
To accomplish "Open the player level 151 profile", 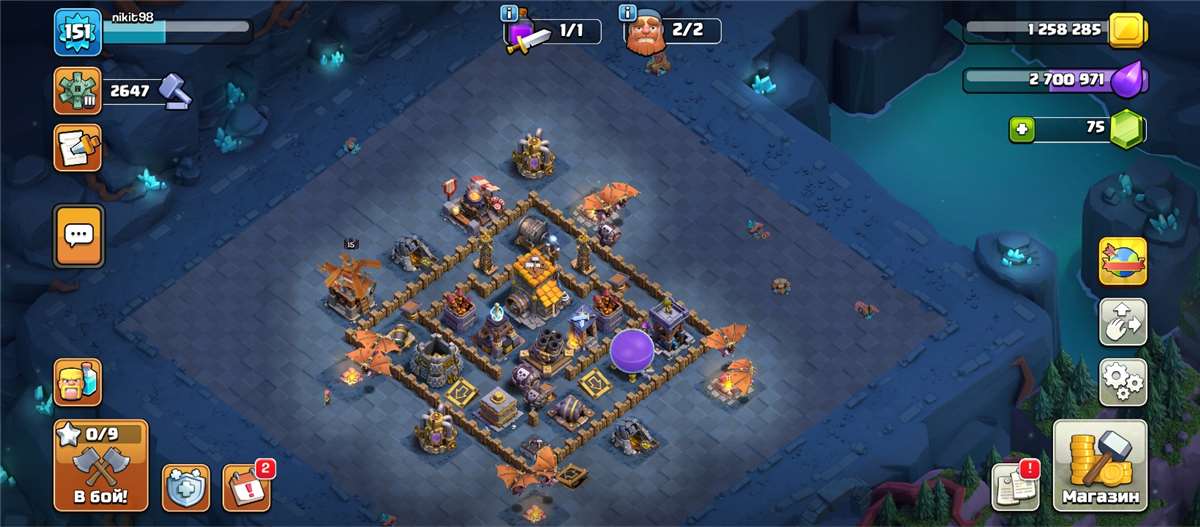I will pos(77,32).
